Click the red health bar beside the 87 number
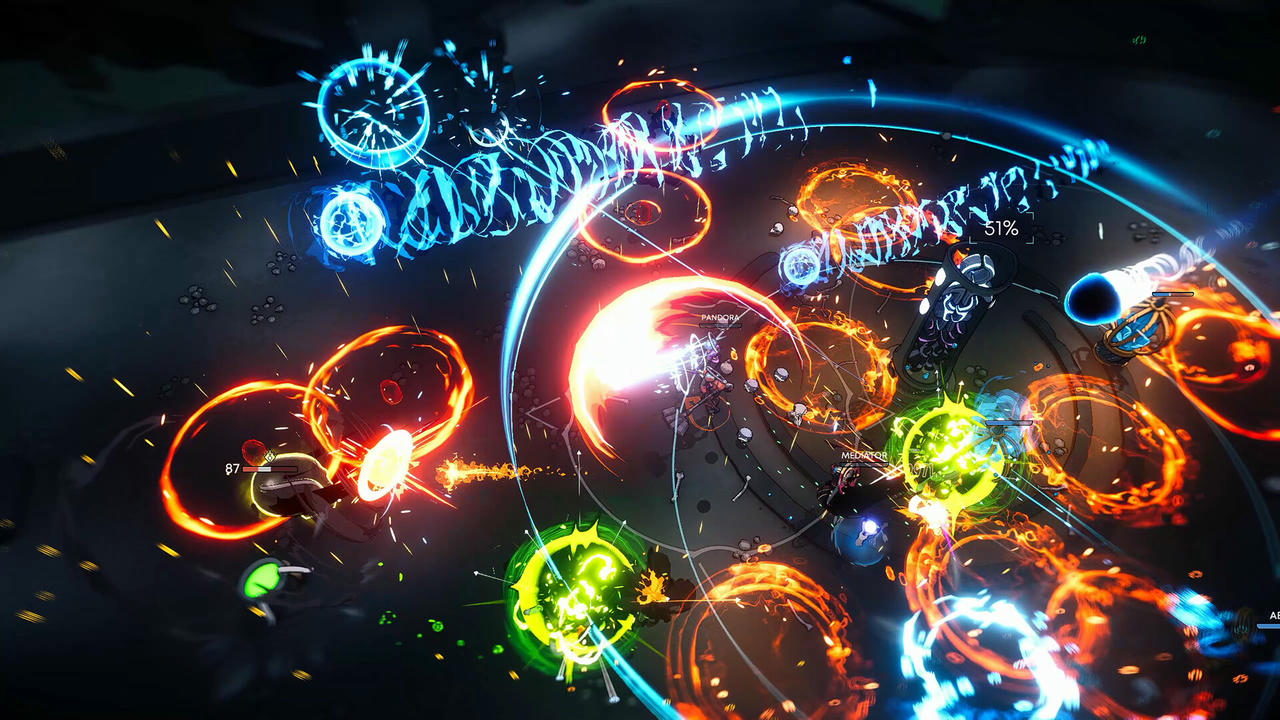Viewport: 1280px width, 720px height. (x=269, y=469)
